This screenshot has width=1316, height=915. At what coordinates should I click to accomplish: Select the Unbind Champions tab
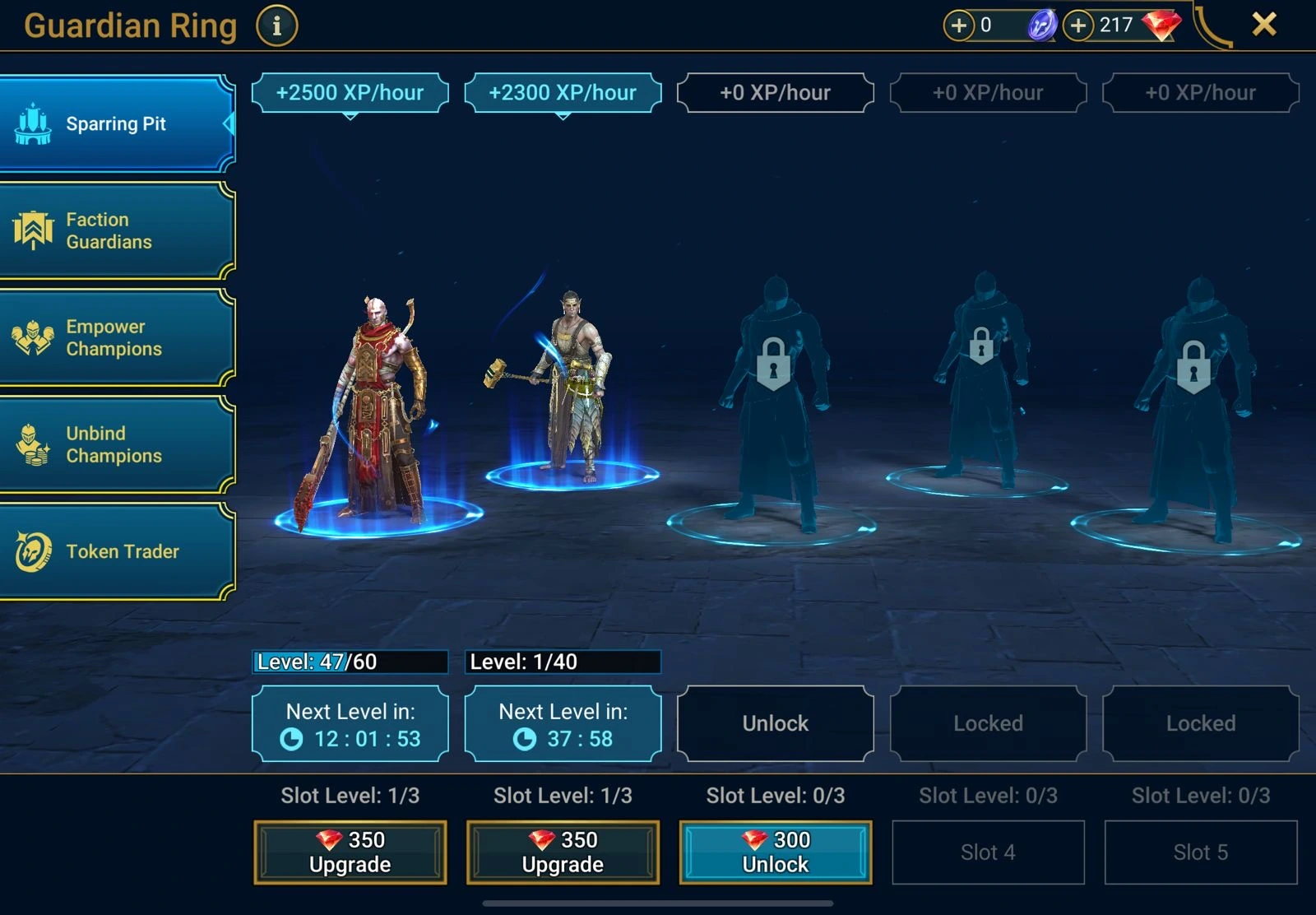click(x=117, y=444)
